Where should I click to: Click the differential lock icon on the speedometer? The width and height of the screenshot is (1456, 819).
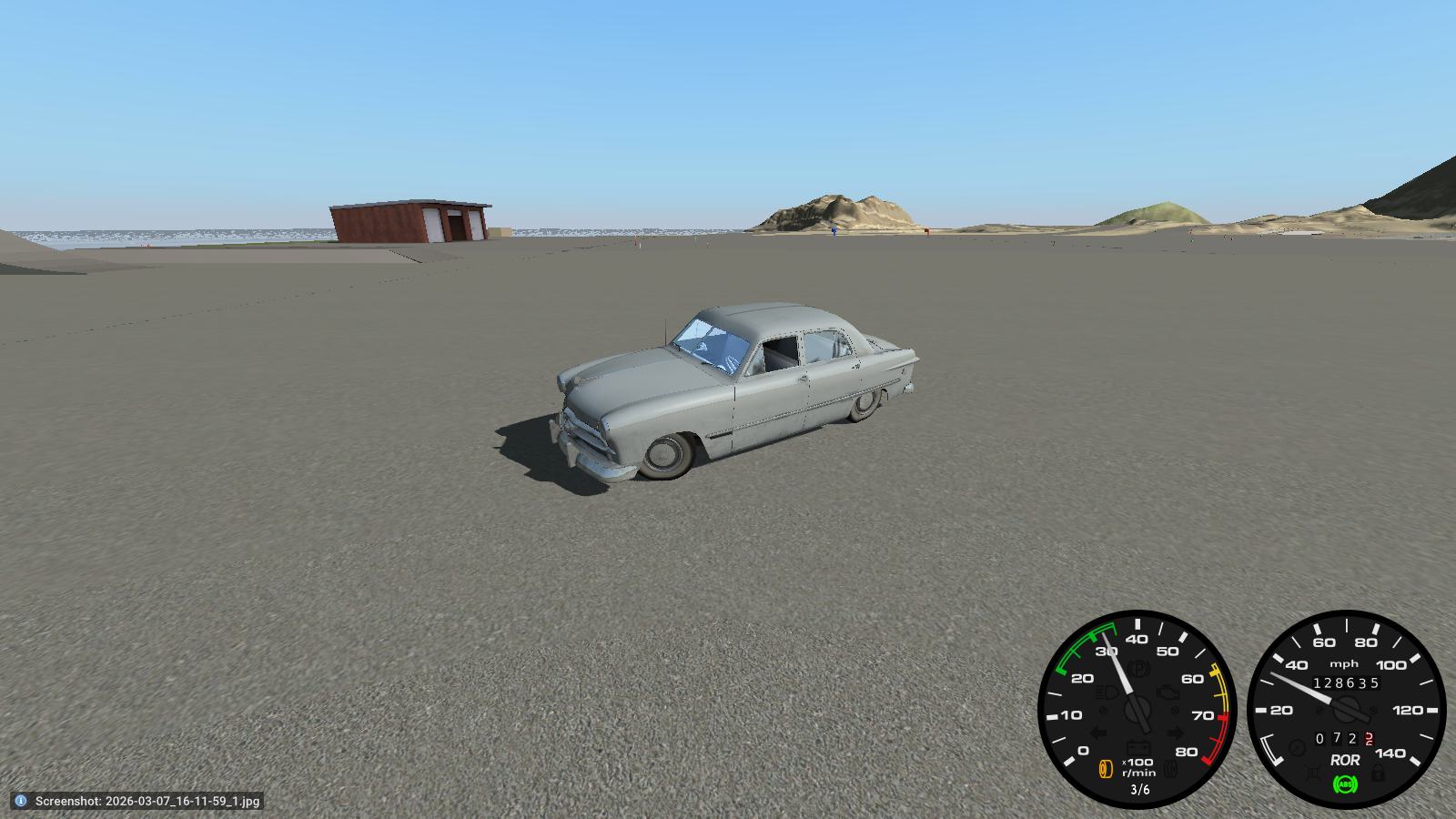[1313, 773]
